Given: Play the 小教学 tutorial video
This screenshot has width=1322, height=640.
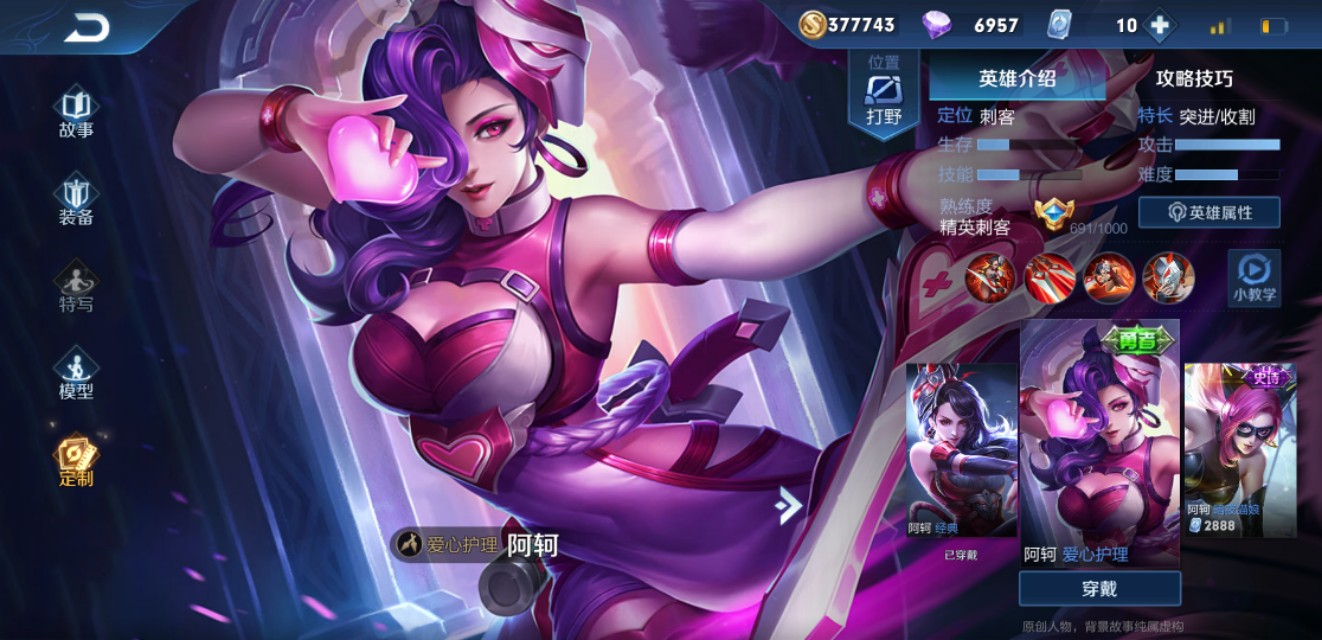Looking at the screenshot, I should 1253,278.
